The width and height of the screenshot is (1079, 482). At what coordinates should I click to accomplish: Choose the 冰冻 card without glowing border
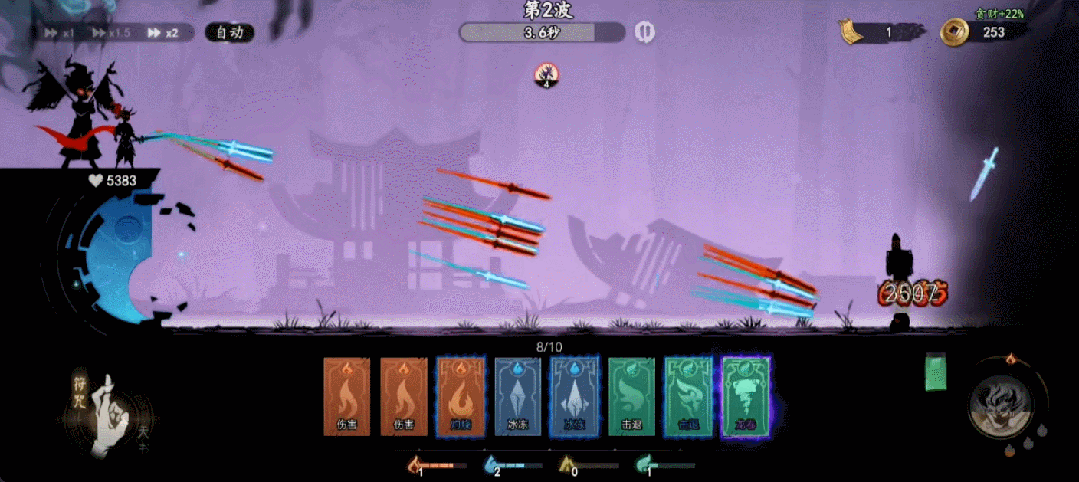pyautogui.click(x=517, y=397)
